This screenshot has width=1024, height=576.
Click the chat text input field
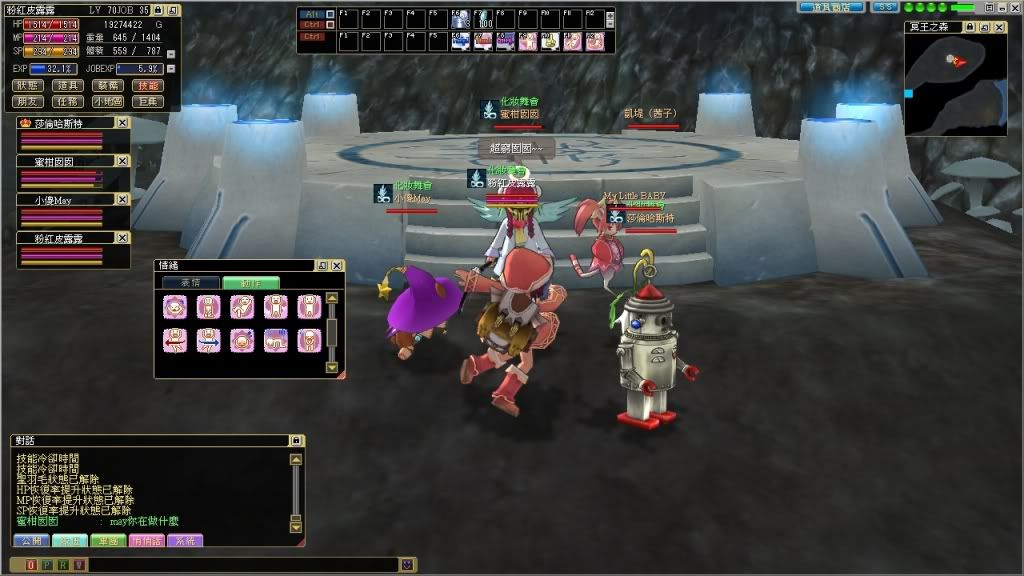240,565
